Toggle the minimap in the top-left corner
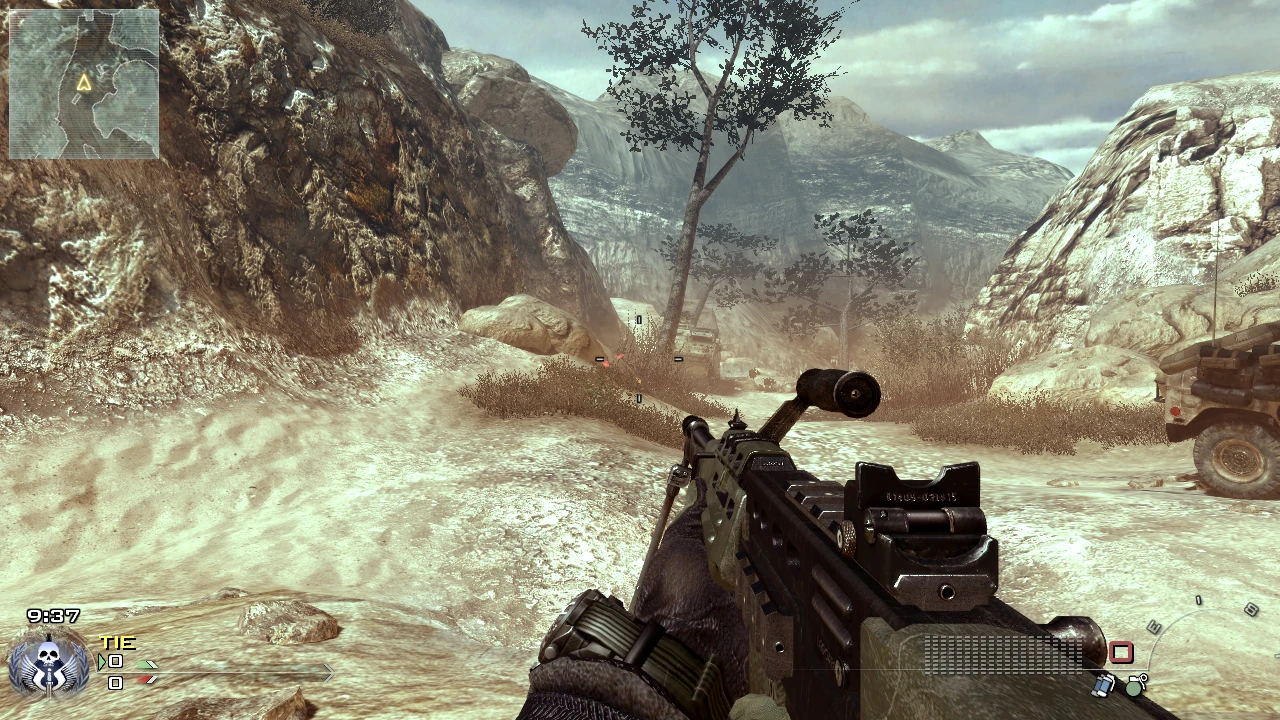1280x720 pixels. coord(82,85)
